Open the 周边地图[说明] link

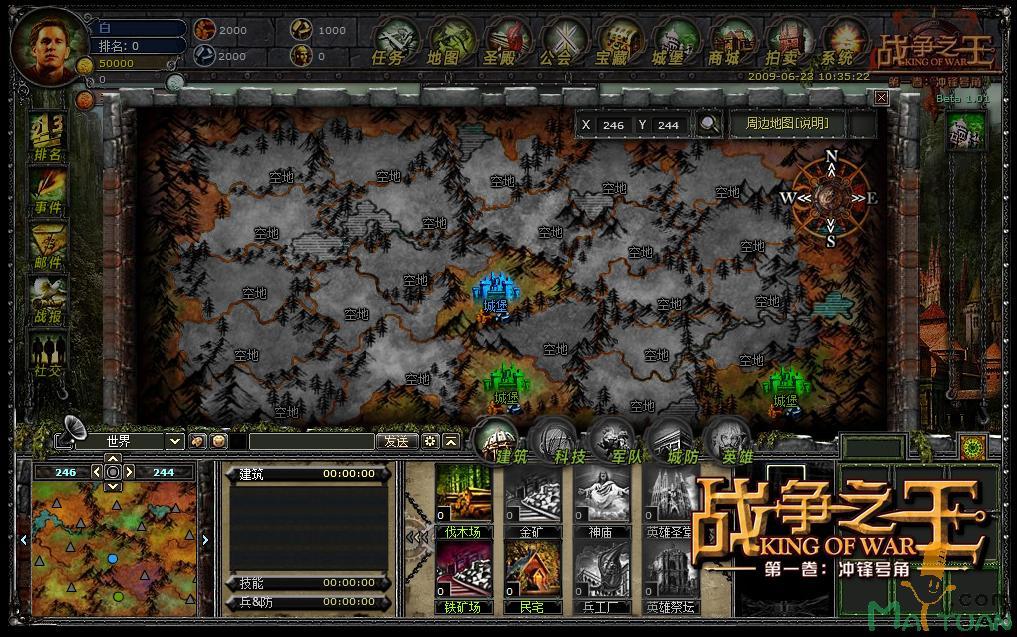tap(787, 124)
